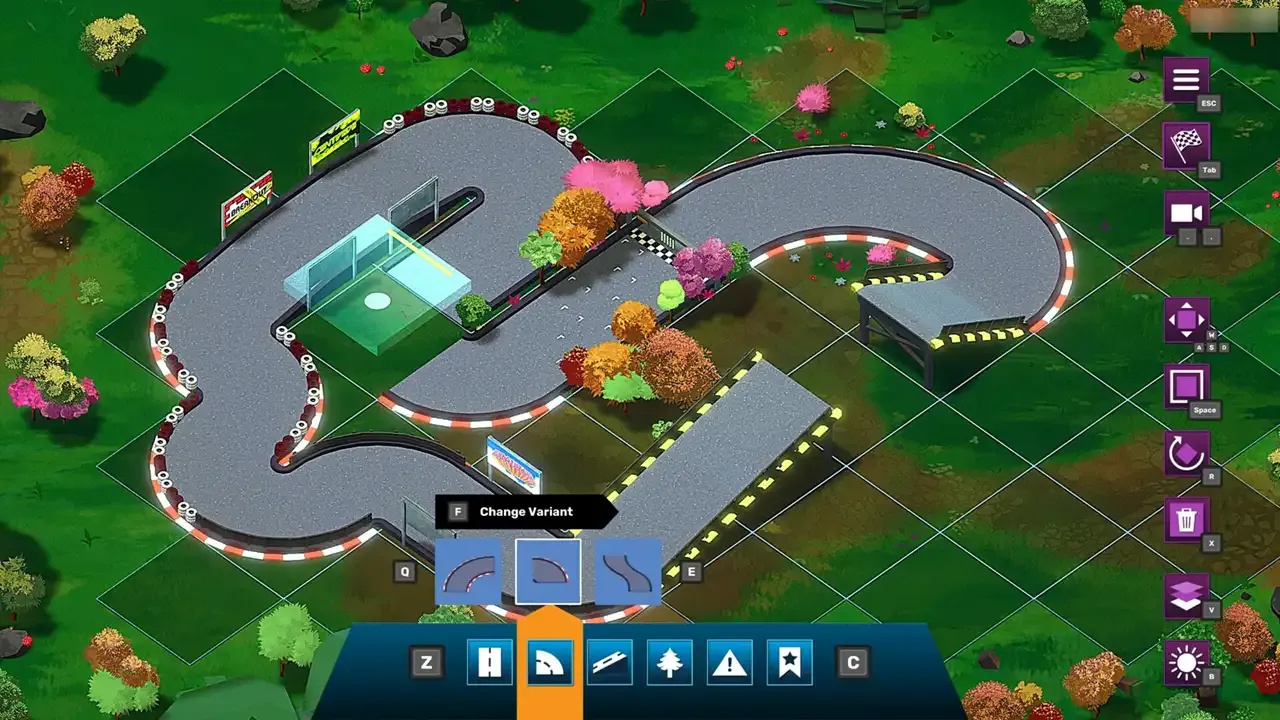
Task: Select the S-curve track variant
Action: tap(627, 572)
